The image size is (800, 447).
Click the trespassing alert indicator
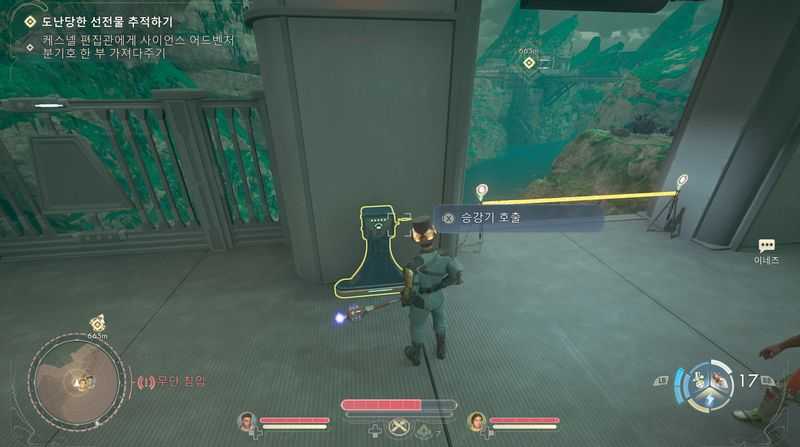point(177,381)
